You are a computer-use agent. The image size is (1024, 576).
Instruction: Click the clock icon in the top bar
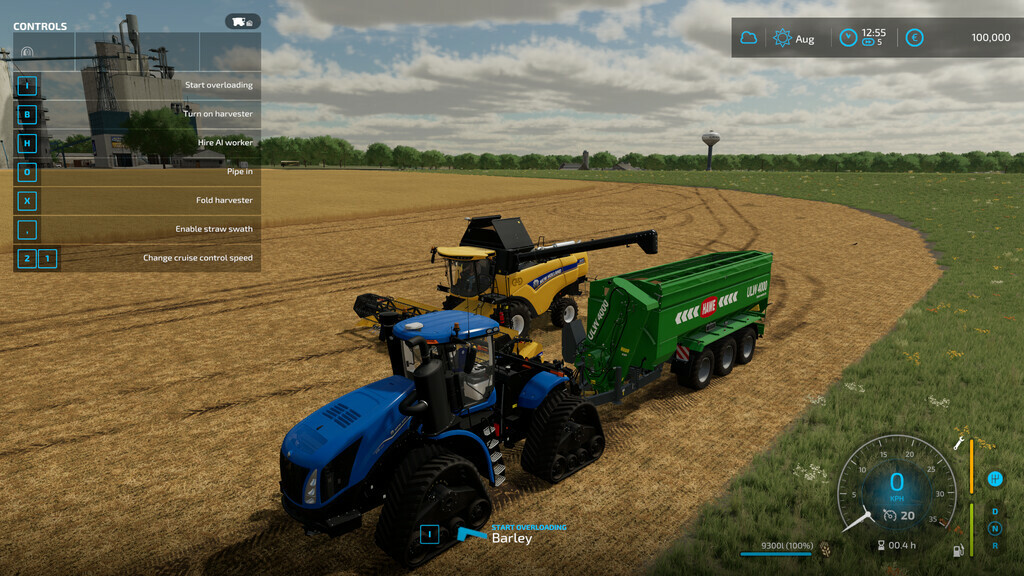848,38
